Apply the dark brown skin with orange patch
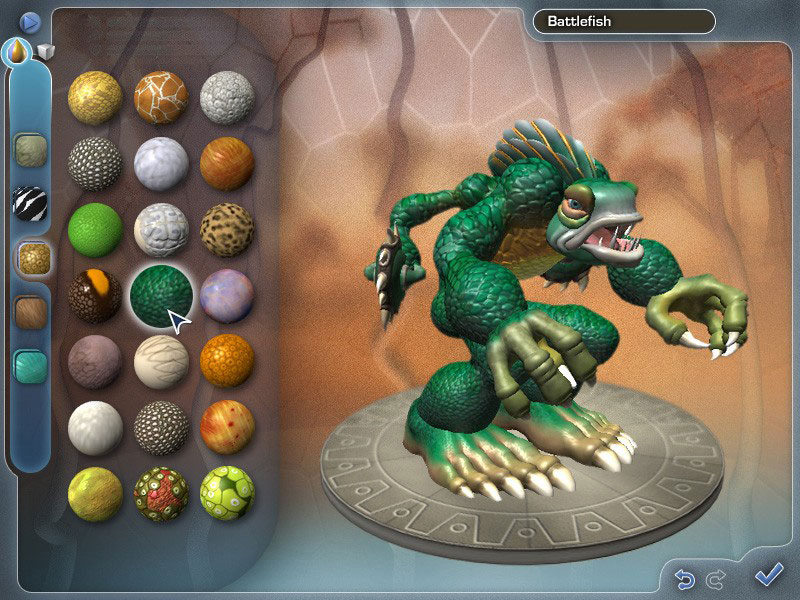800x600 pixels. tap(95, 297)
